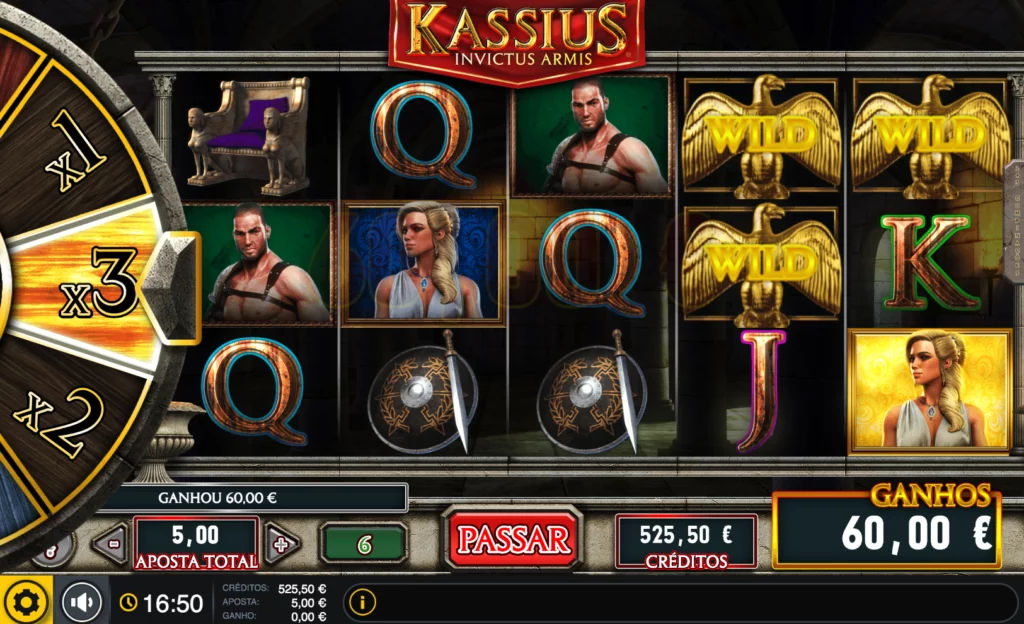Open the gear settings menu

point(26,601)
